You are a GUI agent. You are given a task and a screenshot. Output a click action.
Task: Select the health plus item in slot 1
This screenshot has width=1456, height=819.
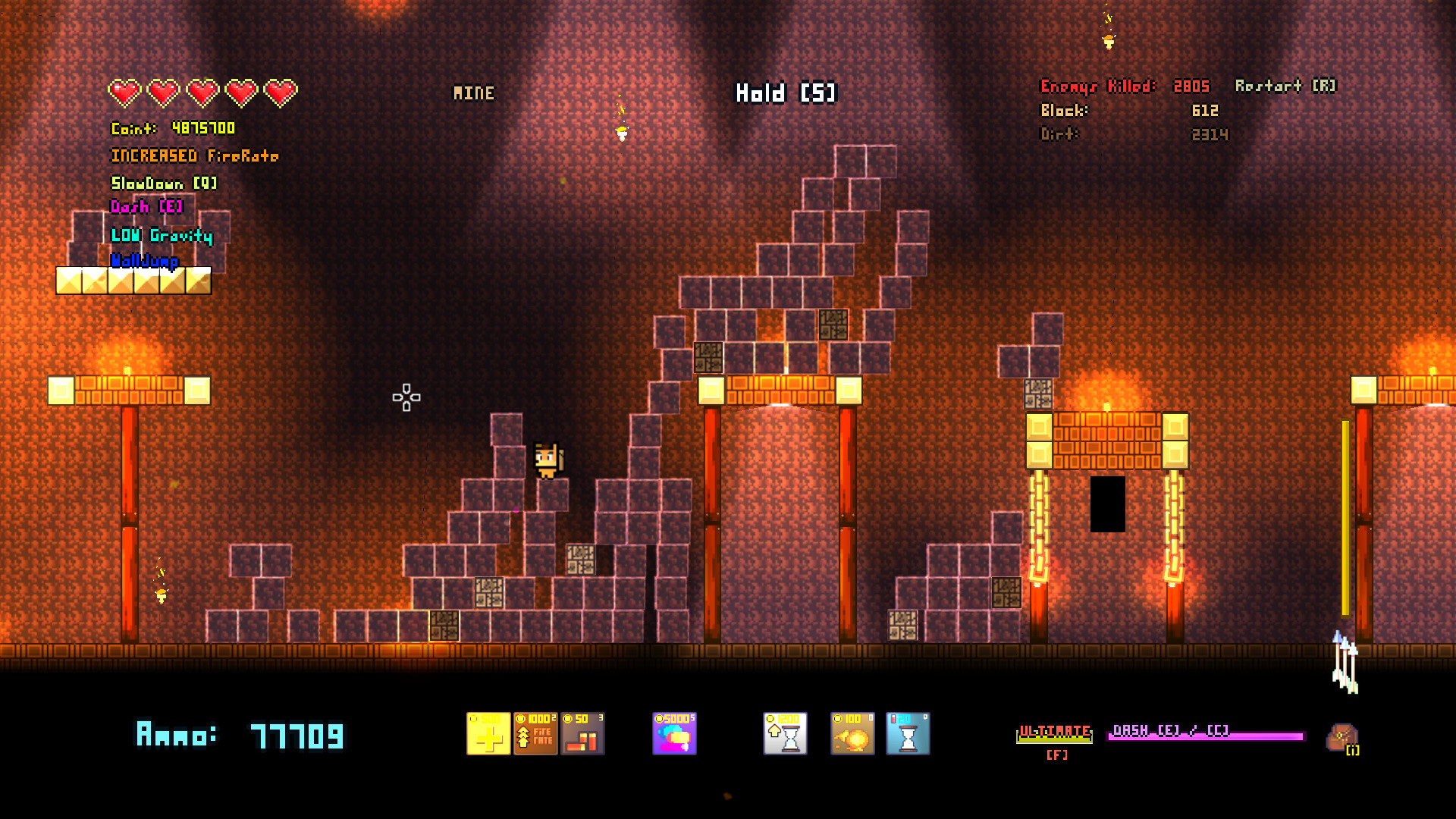[490, 733]
